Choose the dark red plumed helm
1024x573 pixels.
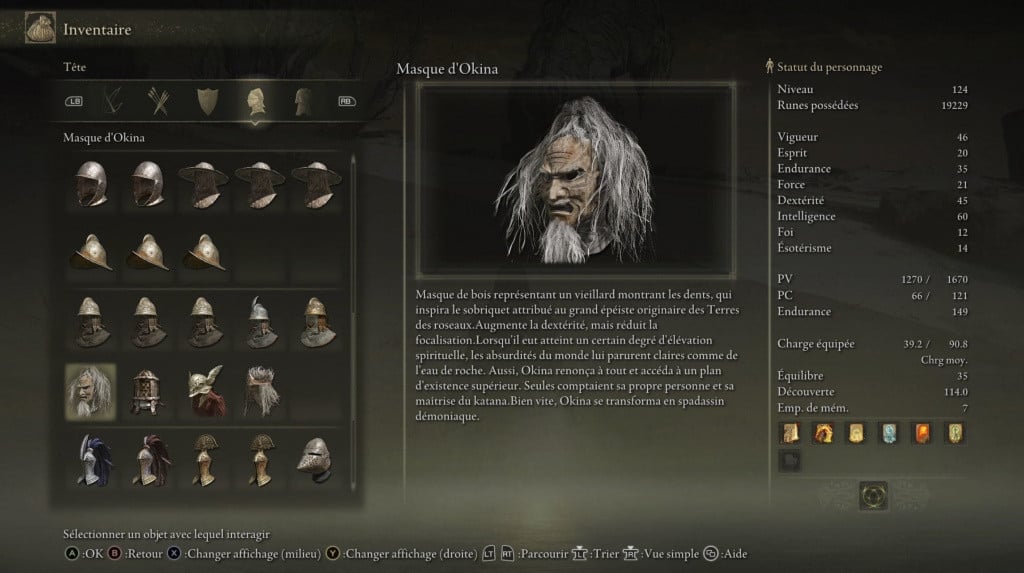point(147,459)
